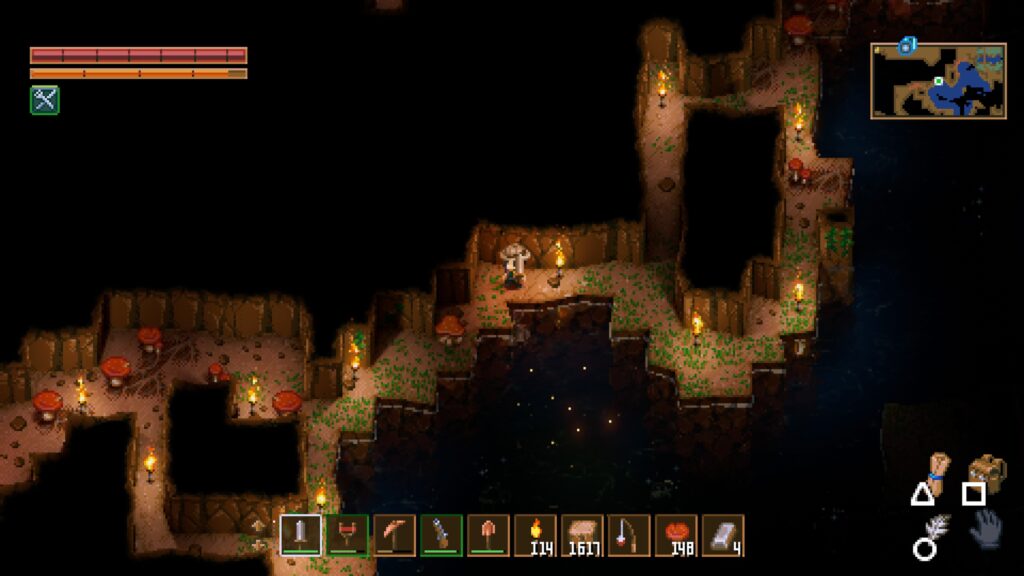Image resolution: width=1024 pixels, height=576 pixels.
Task: Choose the metal bar stack of 4
Action: [723, 535]
